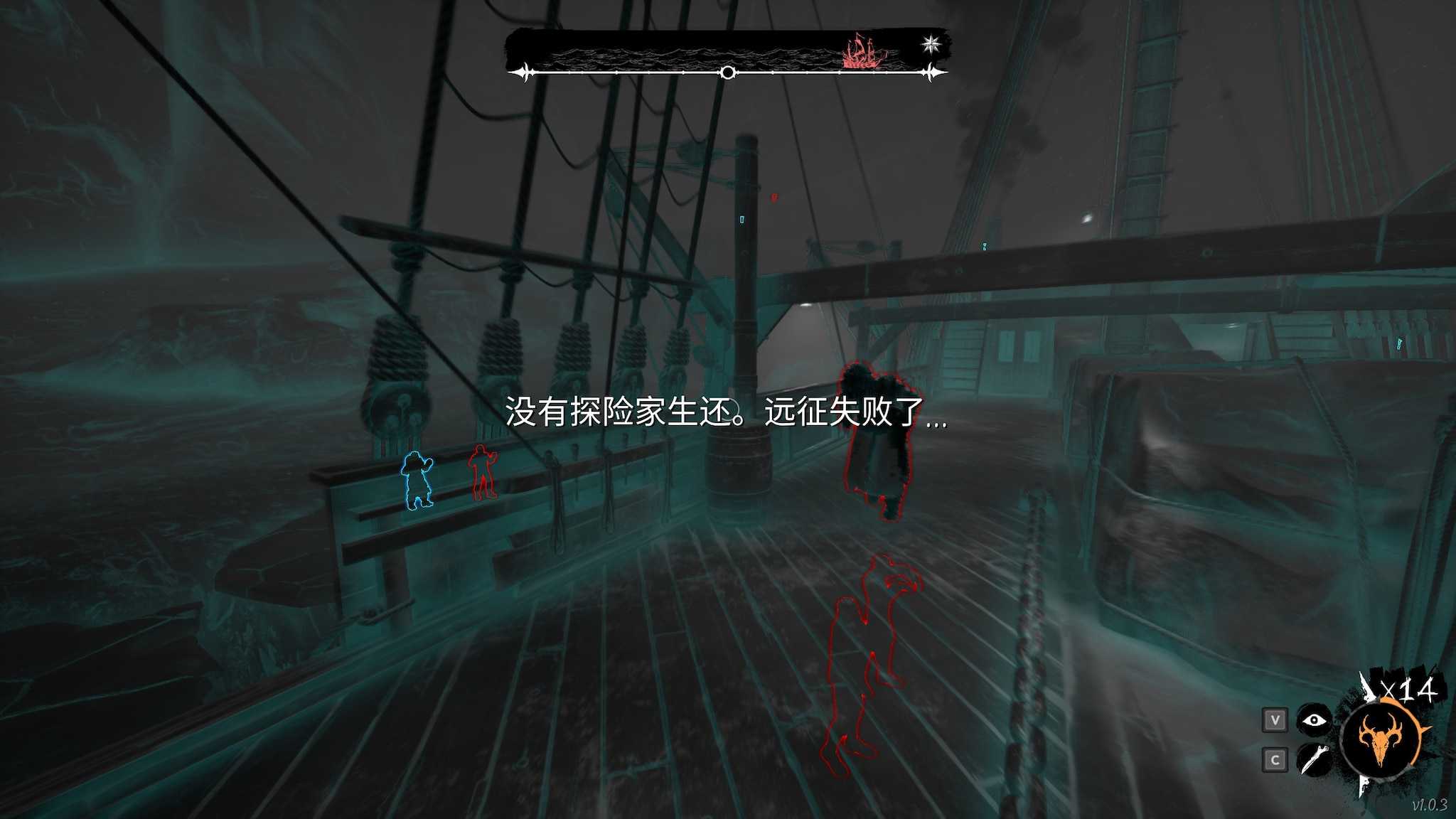The image size is (1456, 819).
Task: Click the compass star at the bar's right end
Action: pyautogui.click(x=931, y=43)
